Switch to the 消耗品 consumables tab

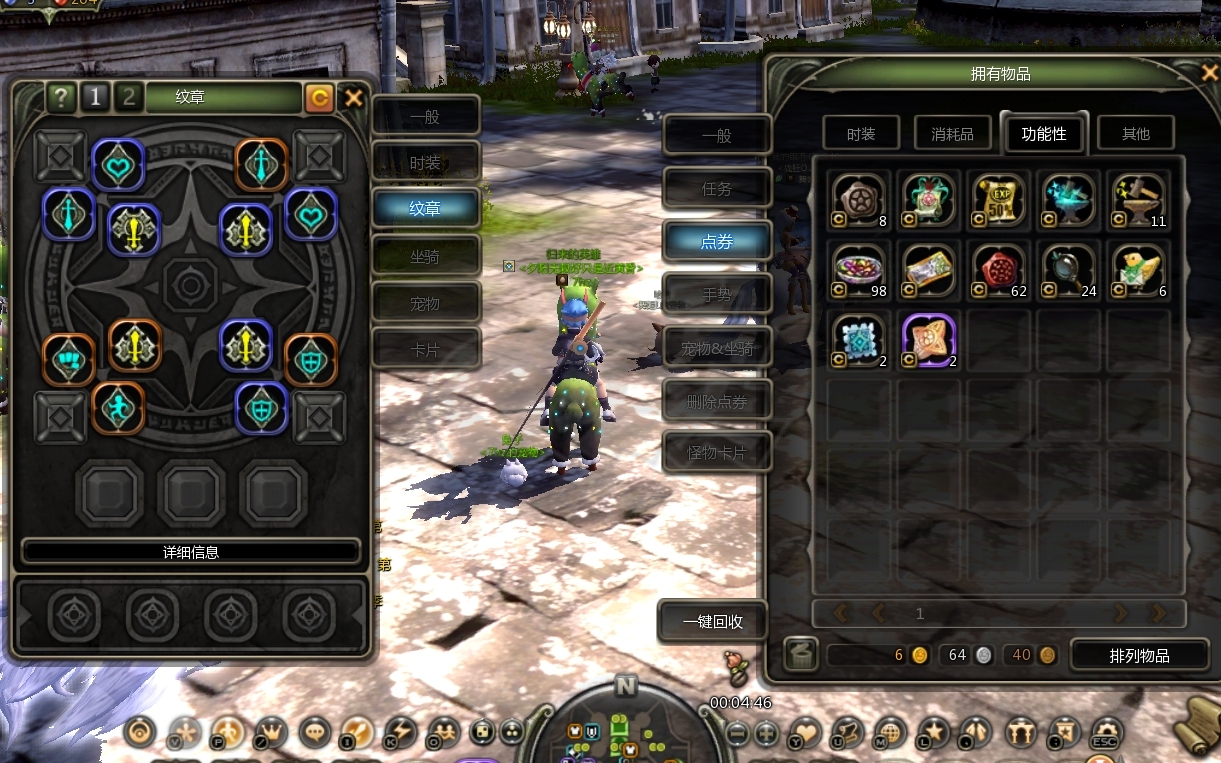coord(952,134)
